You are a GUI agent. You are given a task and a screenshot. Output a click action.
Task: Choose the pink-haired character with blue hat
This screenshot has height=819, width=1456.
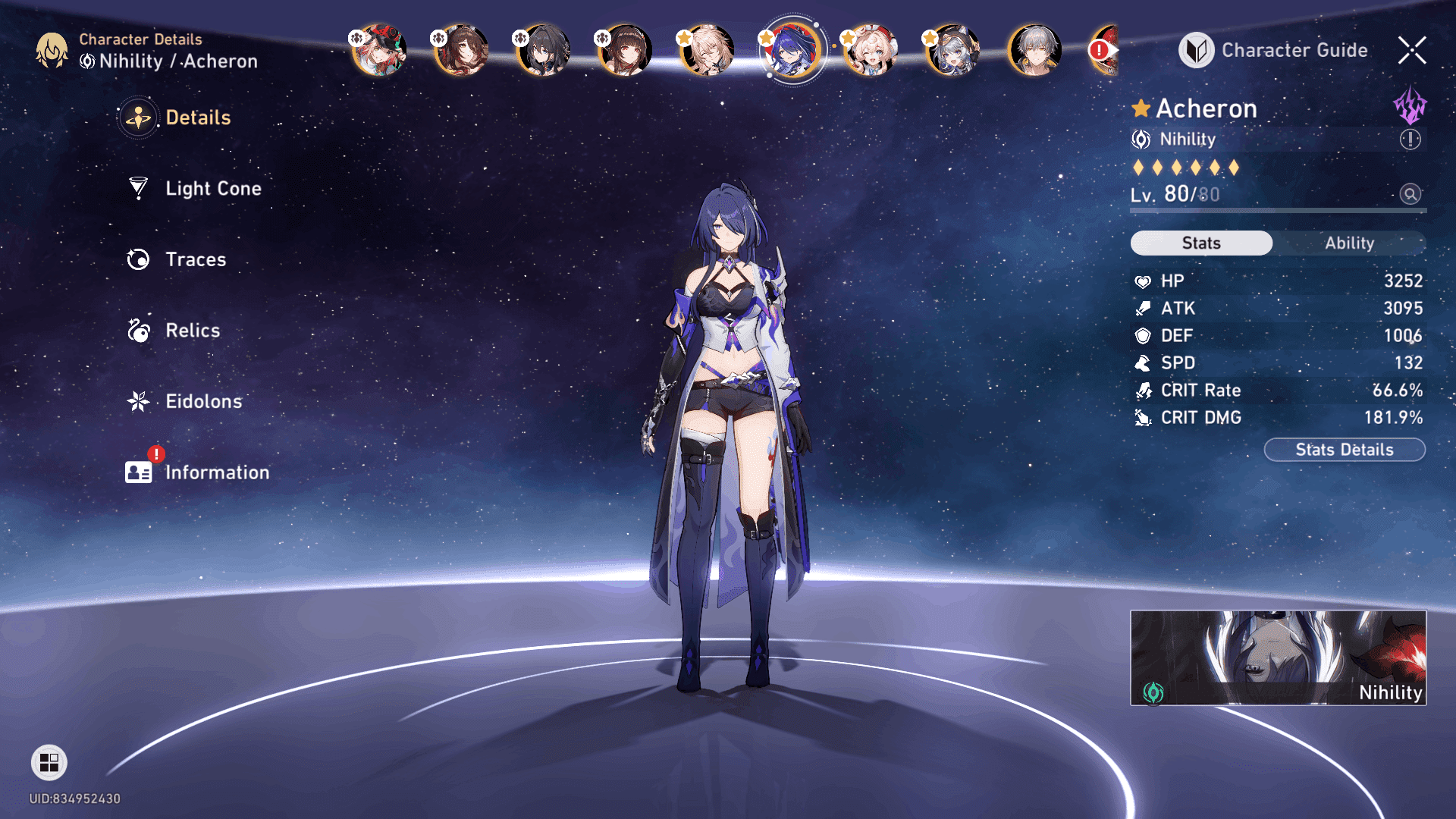point(871,51)
